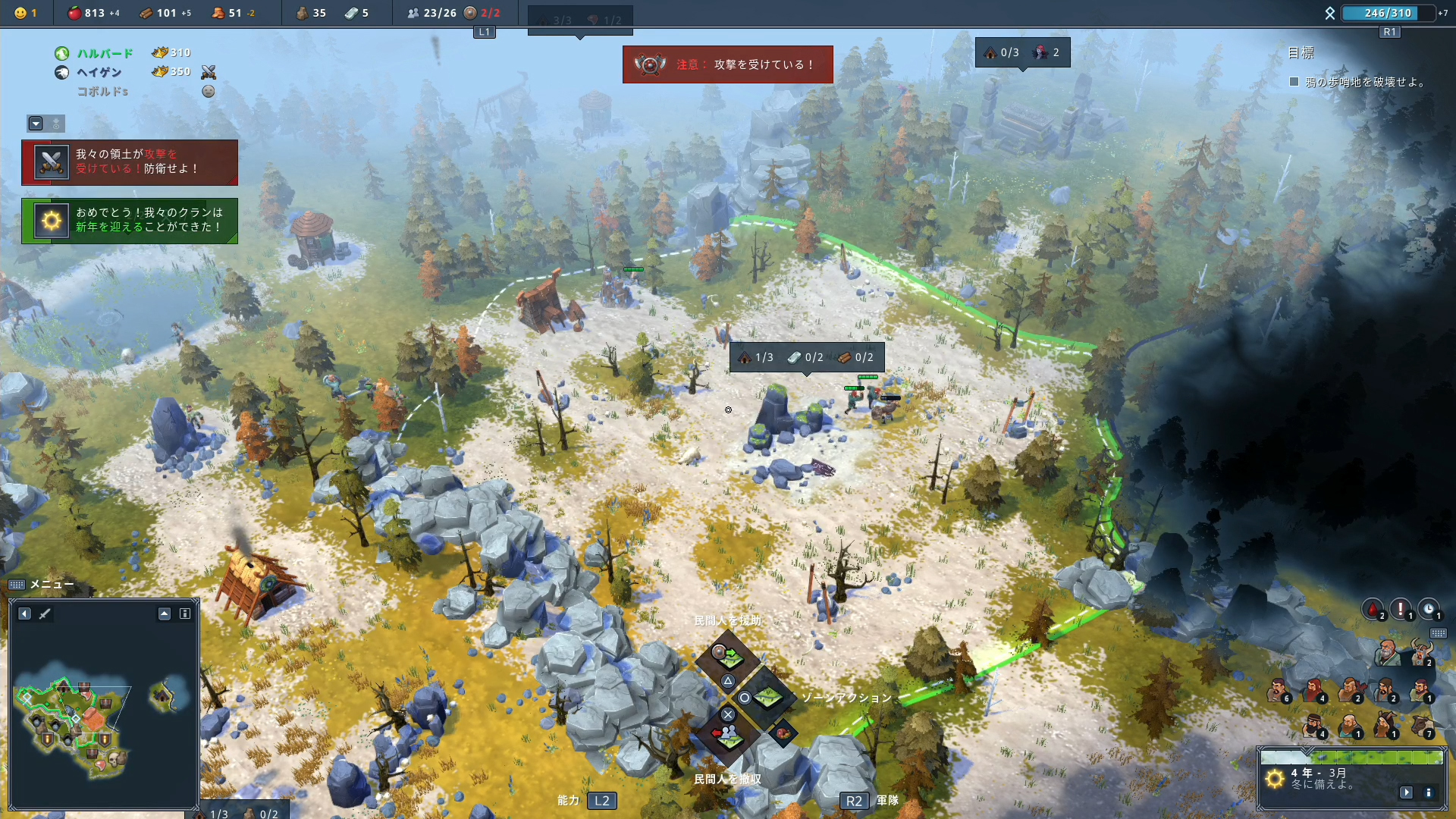This screenshot has width=1456, height=819.
Task: Open the attack warning notification
Action: pos(130,162)
